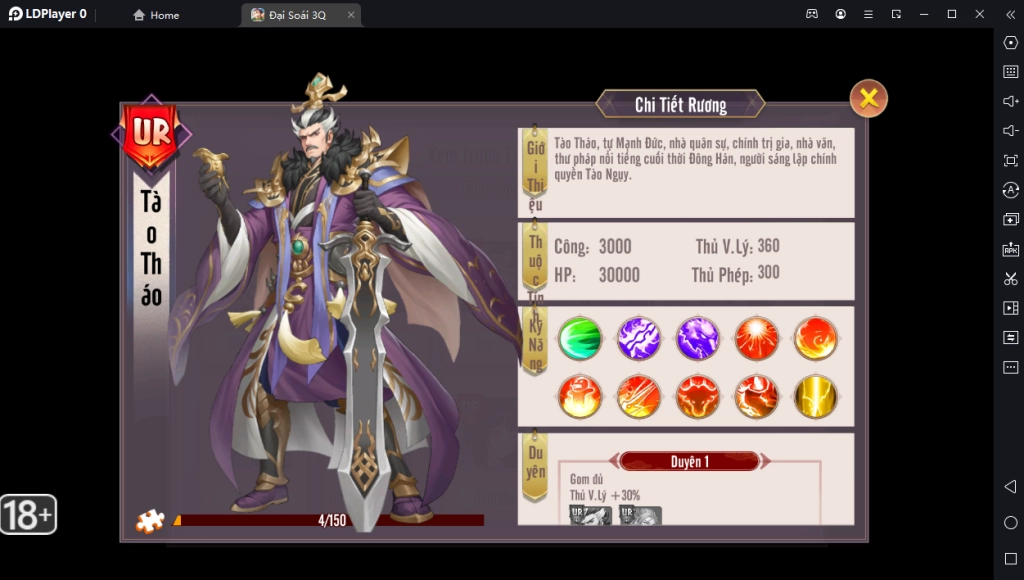The image size is (1024, 580).
Task: Open the Duyên 1 bond header
Action: (690, 461)
